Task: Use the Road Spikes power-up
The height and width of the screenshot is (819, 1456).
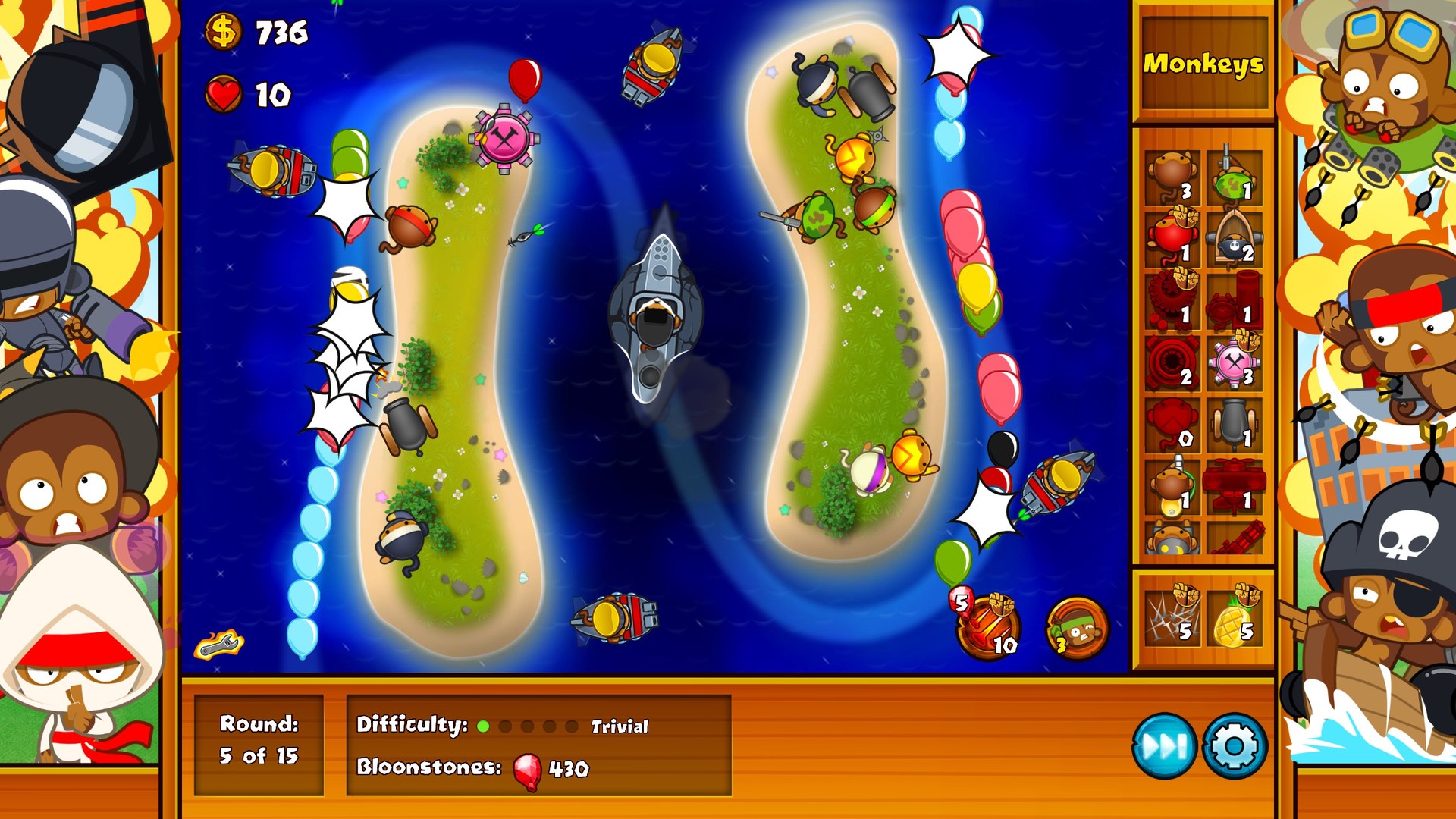Action: (1172, 618)
